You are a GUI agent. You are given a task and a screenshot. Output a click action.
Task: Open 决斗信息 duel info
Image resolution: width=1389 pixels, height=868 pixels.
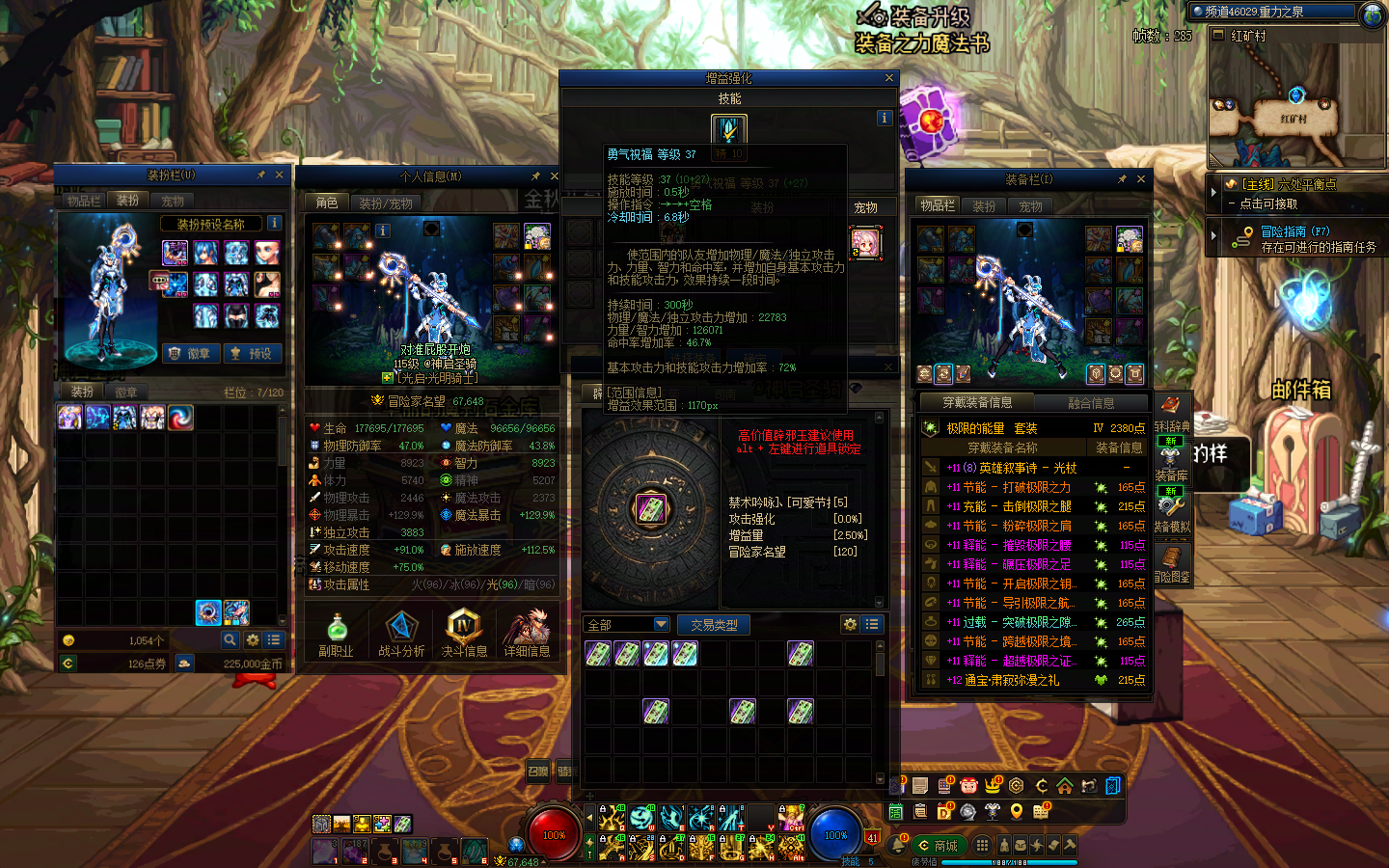click(464, 634)
